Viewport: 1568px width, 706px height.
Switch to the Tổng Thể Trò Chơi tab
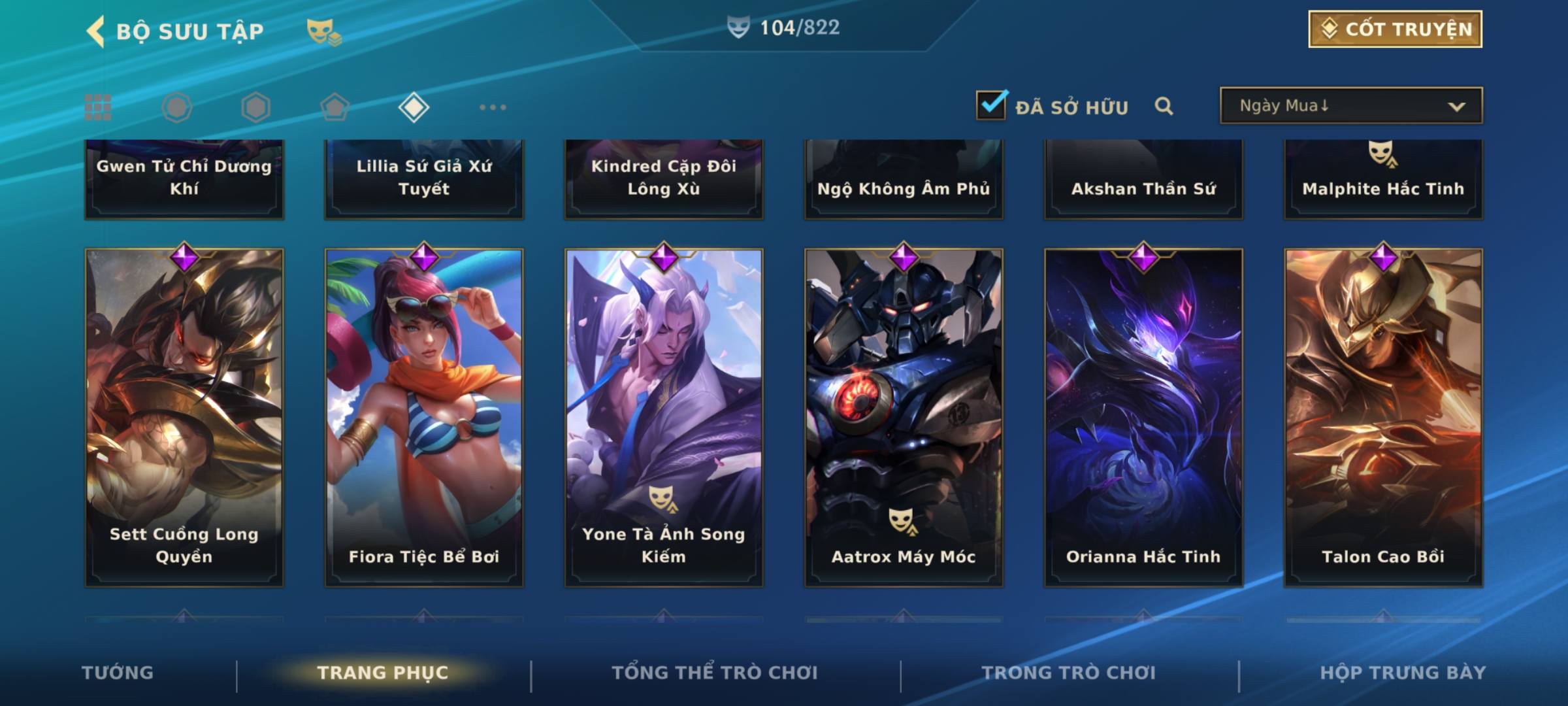pos(715,673)
